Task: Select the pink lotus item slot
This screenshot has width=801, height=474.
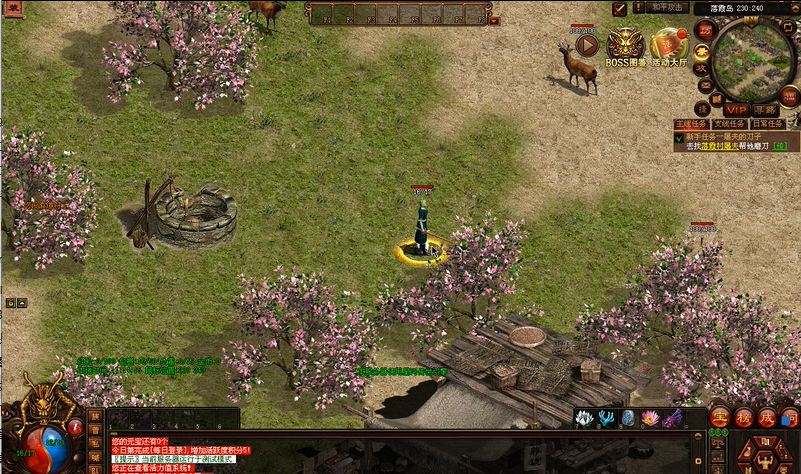Action: point(650,418)
